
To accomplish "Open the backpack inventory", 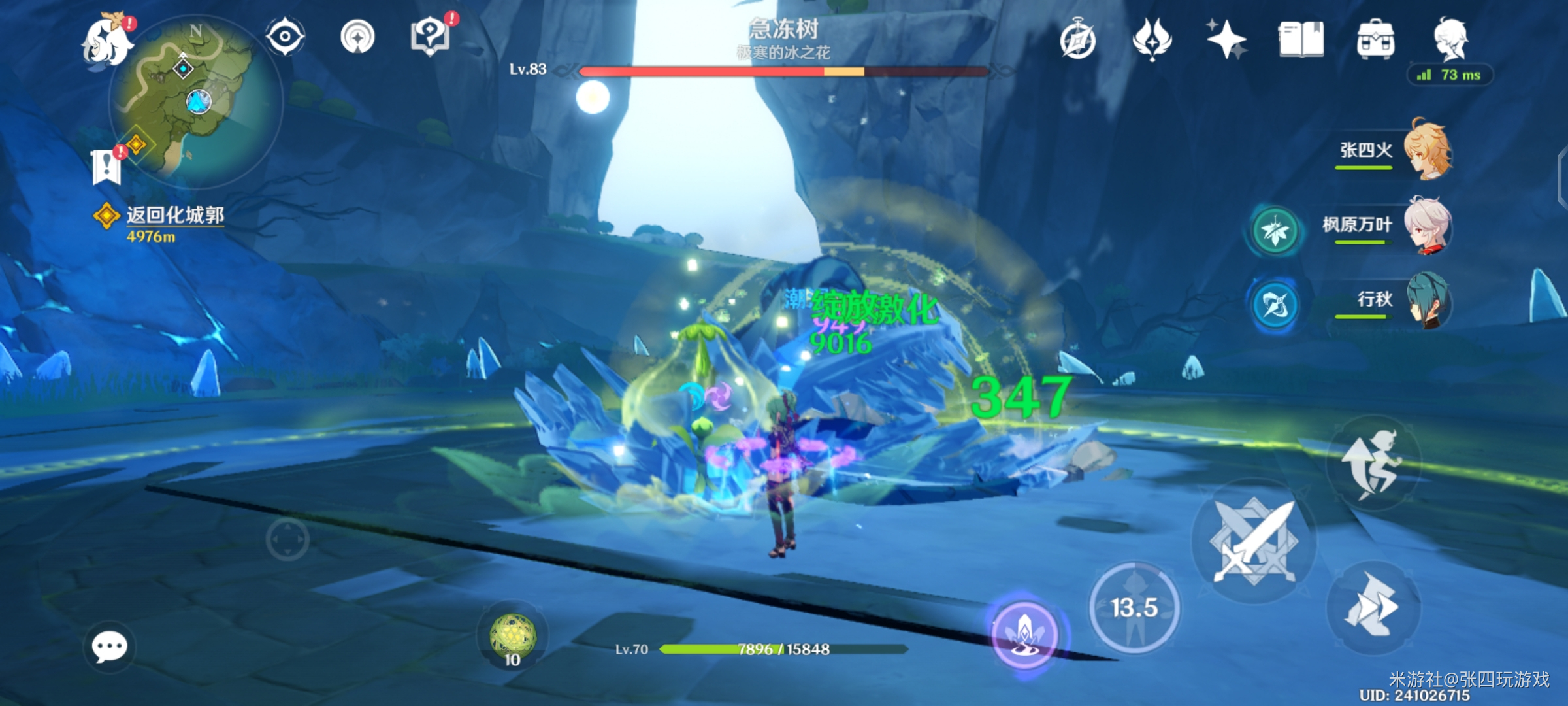I will pyautogui.click(x=1375, y=39).
